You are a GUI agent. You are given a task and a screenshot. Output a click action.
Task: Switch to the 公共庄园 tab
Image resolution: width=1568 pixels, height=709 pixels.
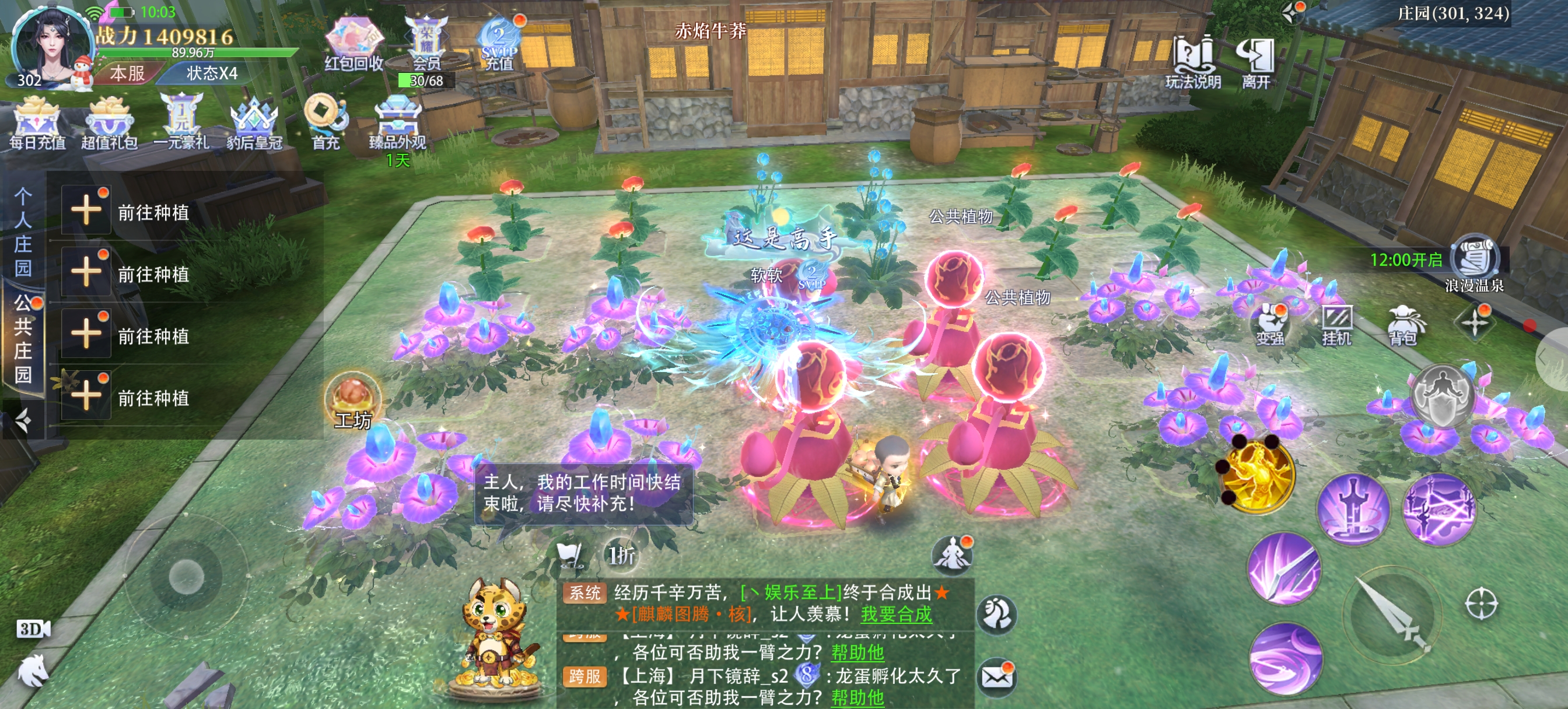(23, 338)
